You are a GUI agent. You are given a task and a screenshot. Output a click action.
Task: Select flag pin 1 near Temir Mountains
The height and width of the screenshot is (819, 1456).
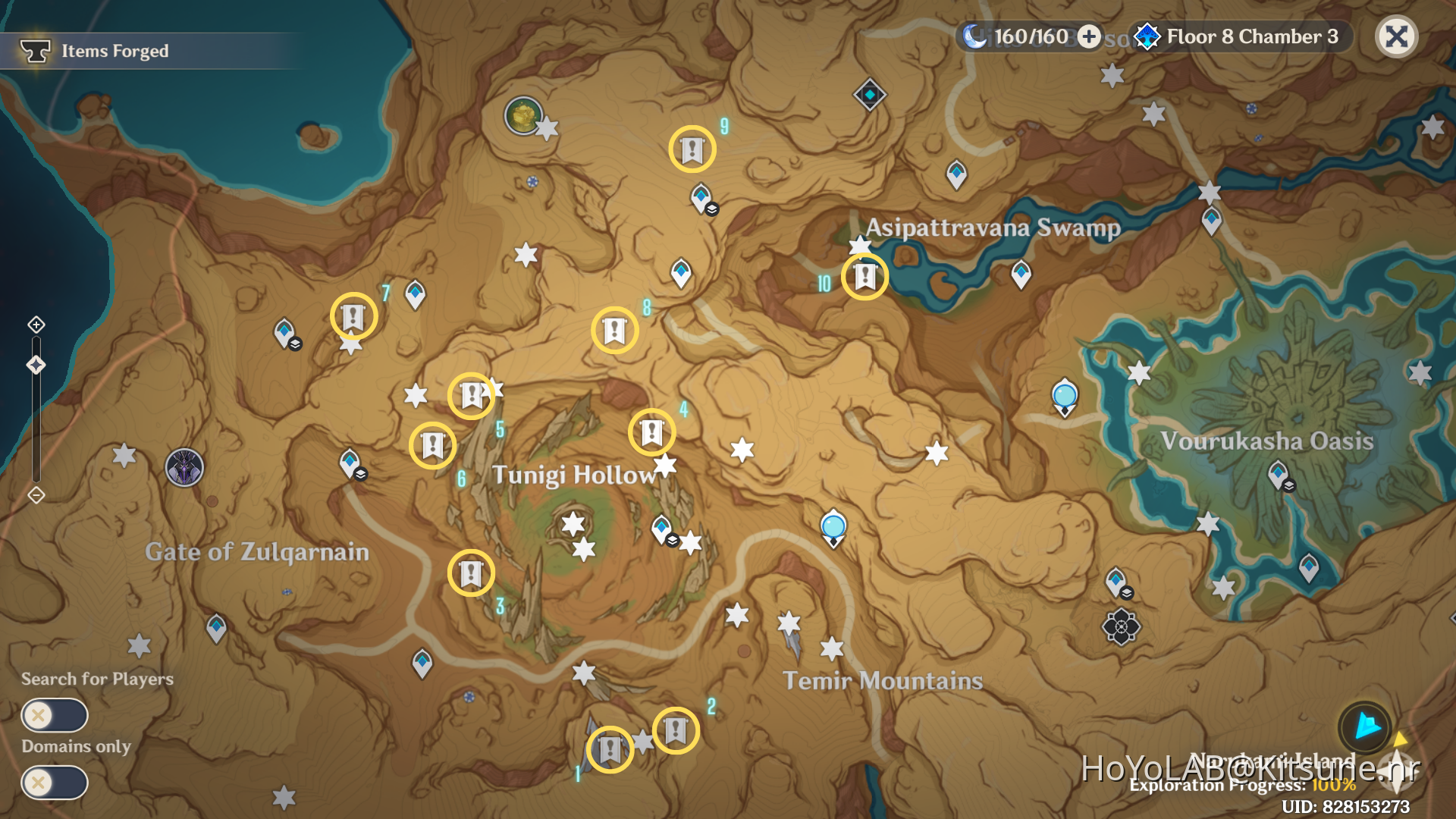[610, 748]
